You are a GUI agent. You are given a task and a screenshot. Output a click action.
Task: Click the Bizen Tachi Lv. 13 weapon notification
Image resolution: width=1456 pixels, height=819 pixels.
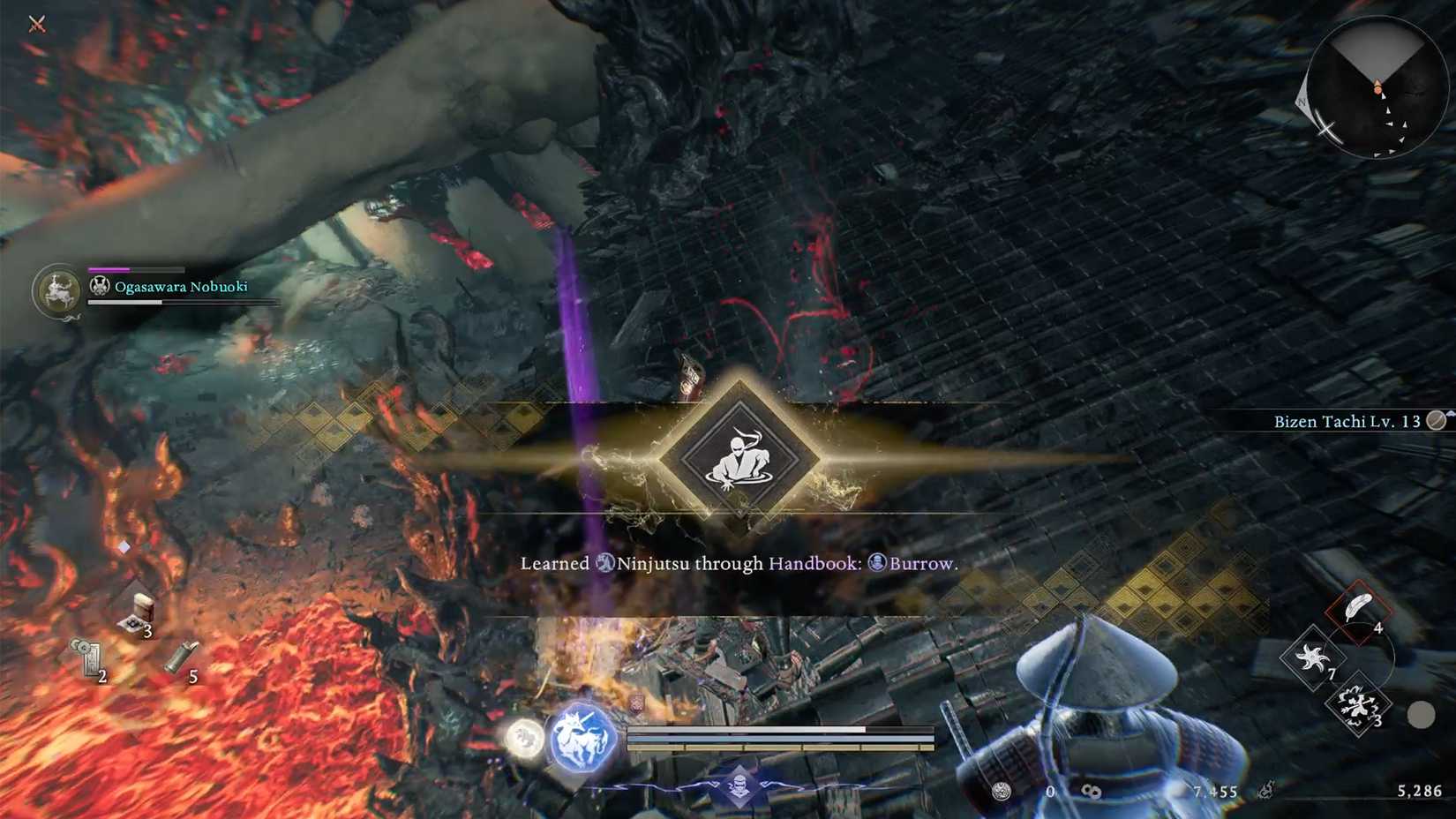[x=1348, y=421]
